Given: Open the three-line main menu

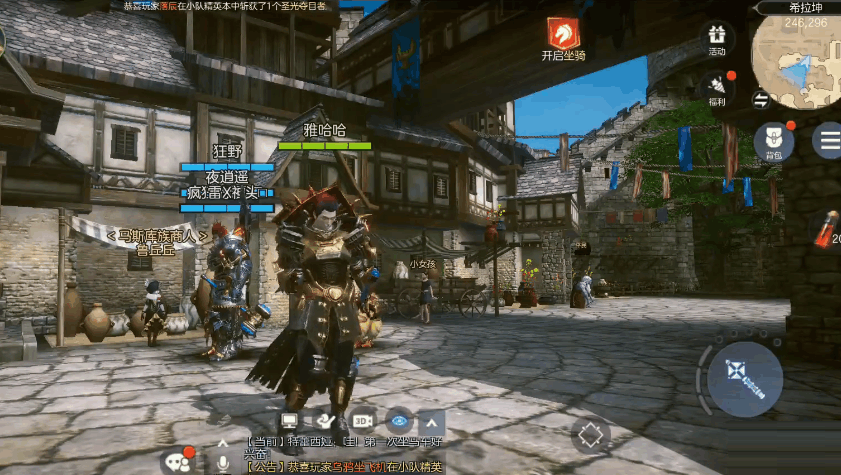Looking at the screenshot, I should coord(827,140).
